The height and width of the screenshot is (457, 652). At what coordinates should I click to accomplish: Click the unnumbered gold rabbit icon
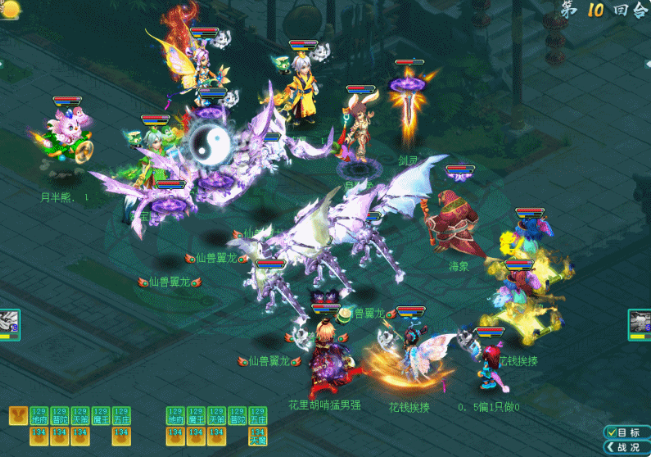click(x=18, y=415)
